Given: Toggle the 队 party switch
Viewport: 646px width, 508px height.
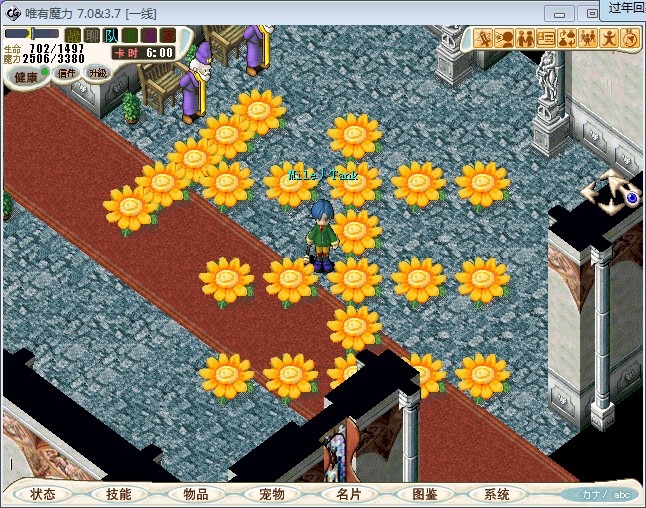Looking at the screenshot, I should pyautogui.click(x=111, y=36).
